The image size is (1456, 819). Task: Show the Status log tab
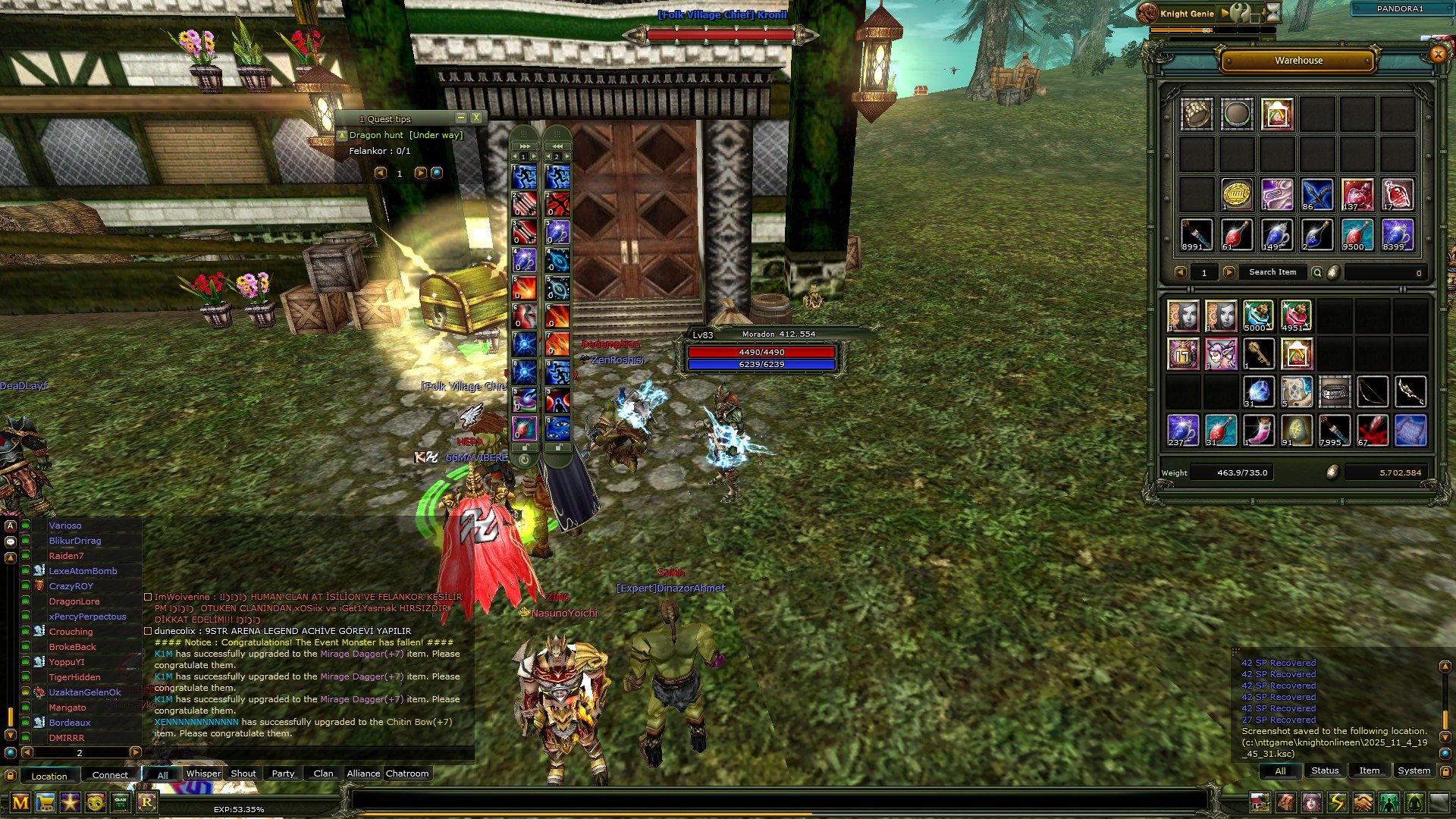[1325, 770]
